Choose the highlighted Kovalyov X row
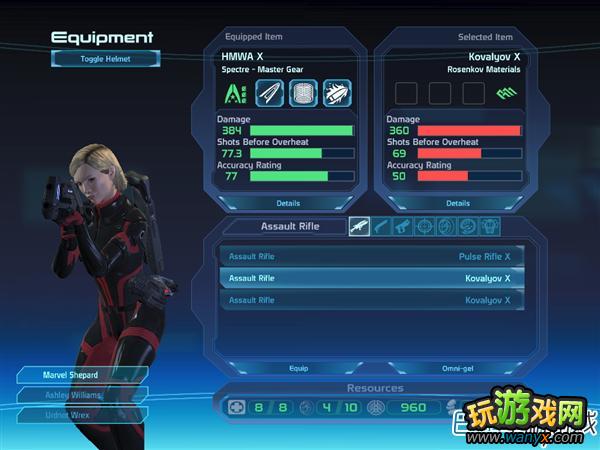 point(371,278)
